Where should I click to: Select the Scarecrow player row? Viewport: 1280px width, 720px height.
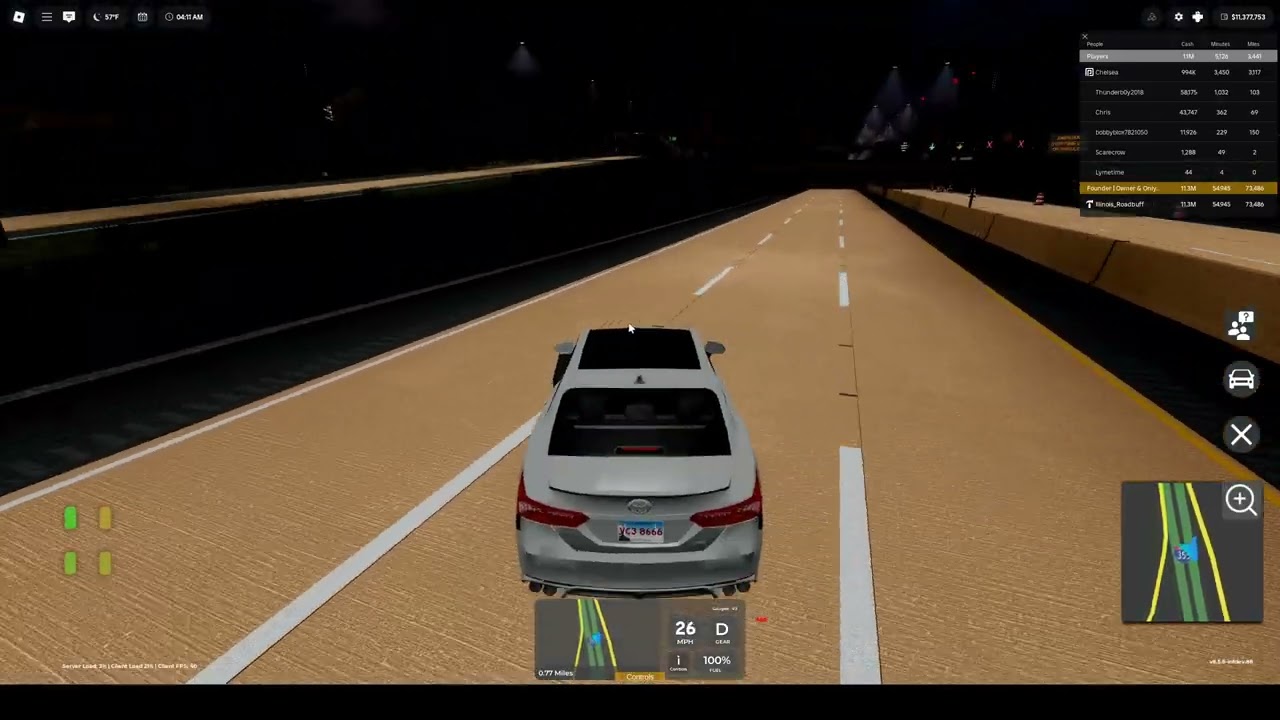point(1110,152)
